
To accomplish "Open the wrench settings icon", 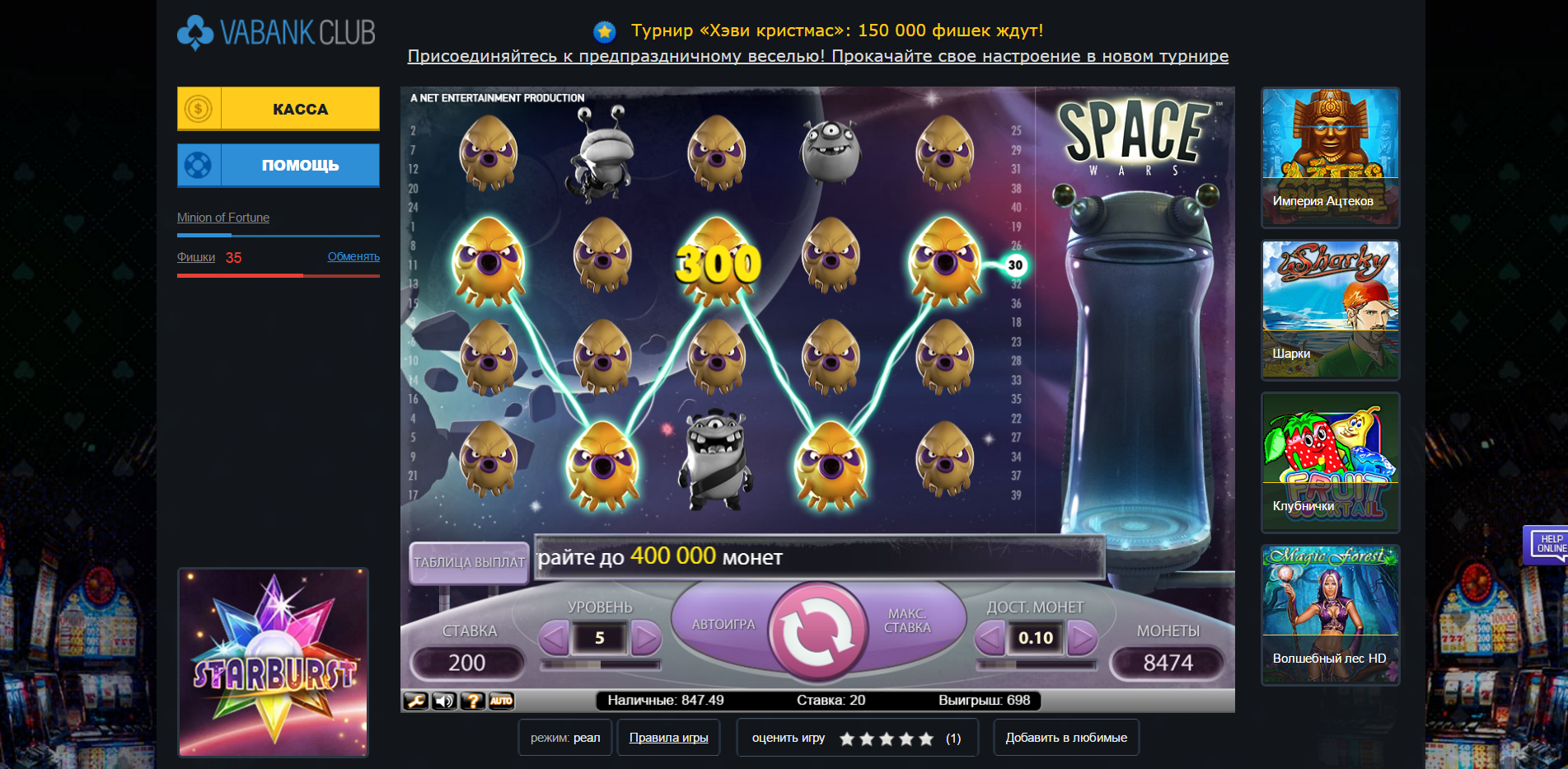I will (415, 701).
